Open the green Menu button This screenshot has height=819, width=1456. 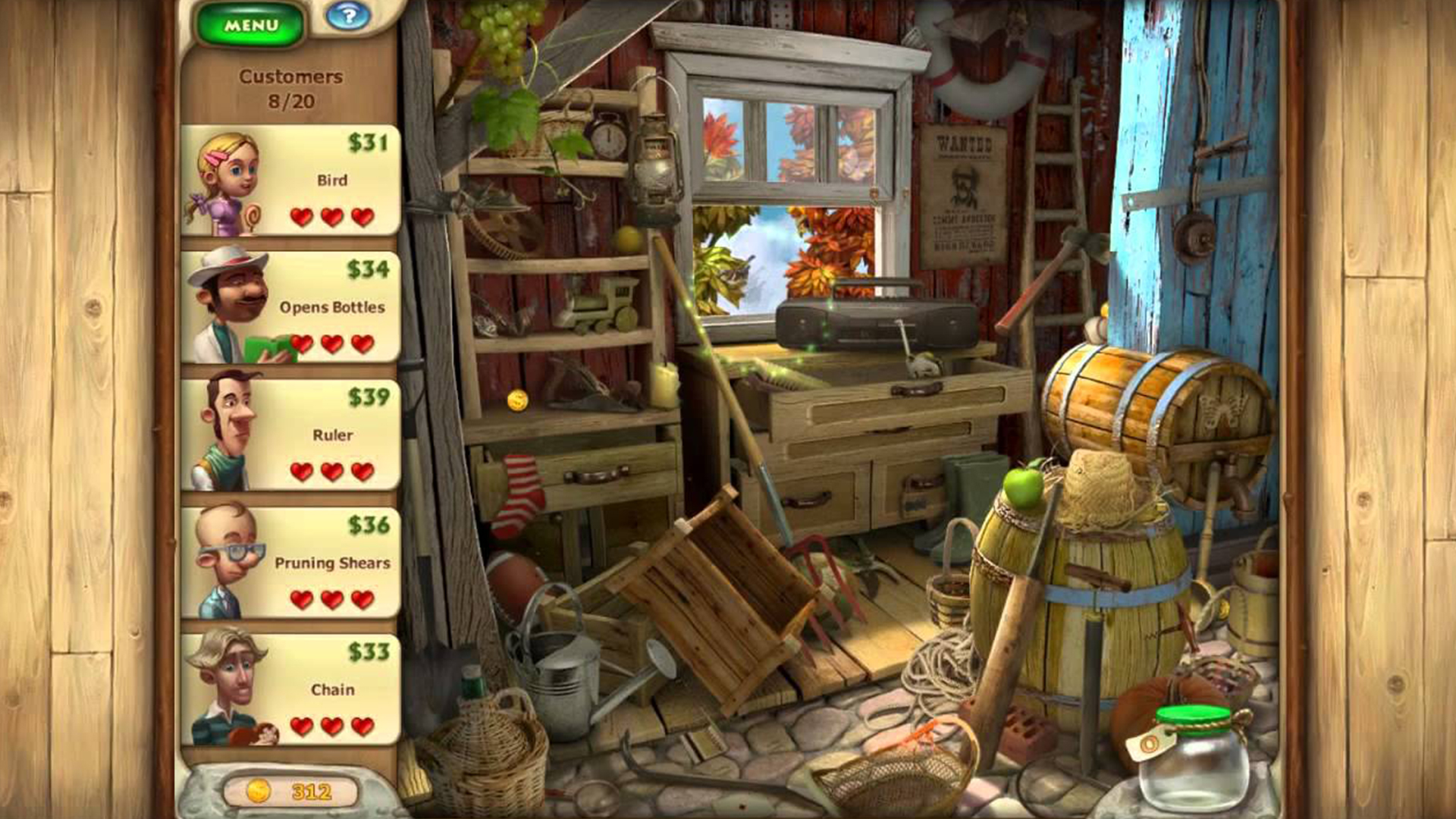click(x=250, y=26)
